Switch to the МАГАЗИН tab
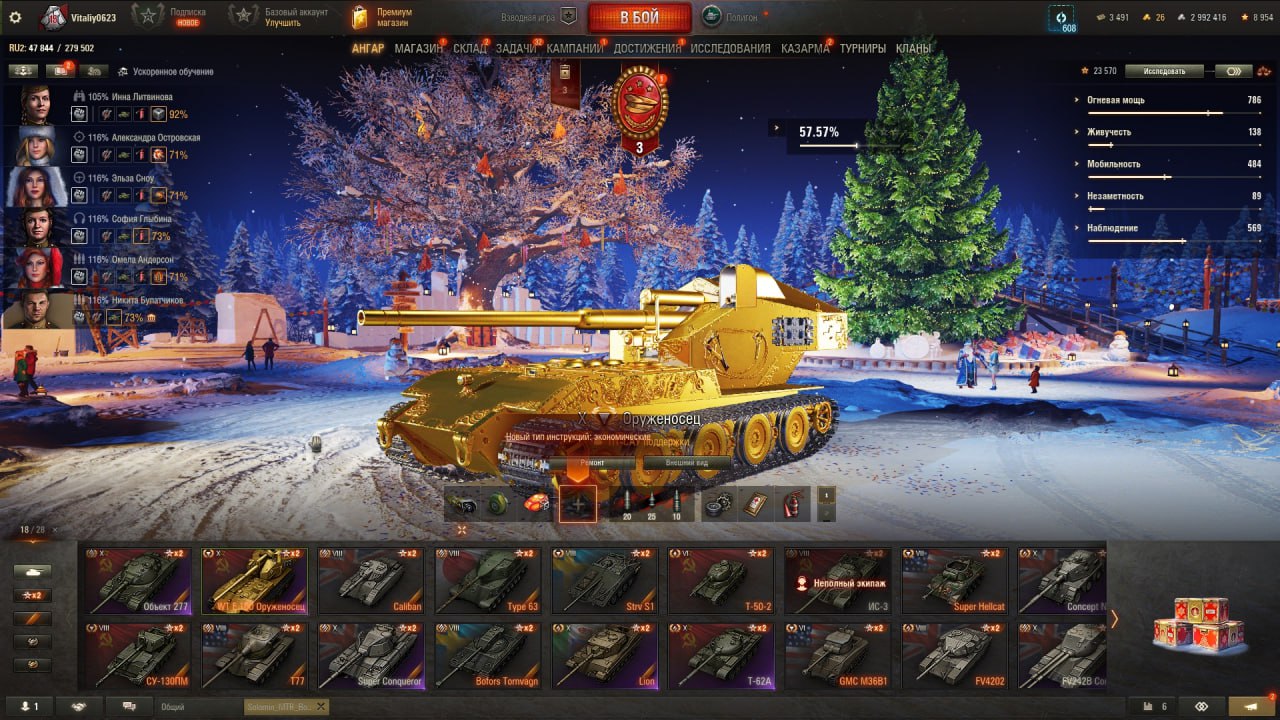This screenshot has width=1280, height=720. tap(418, 48)
